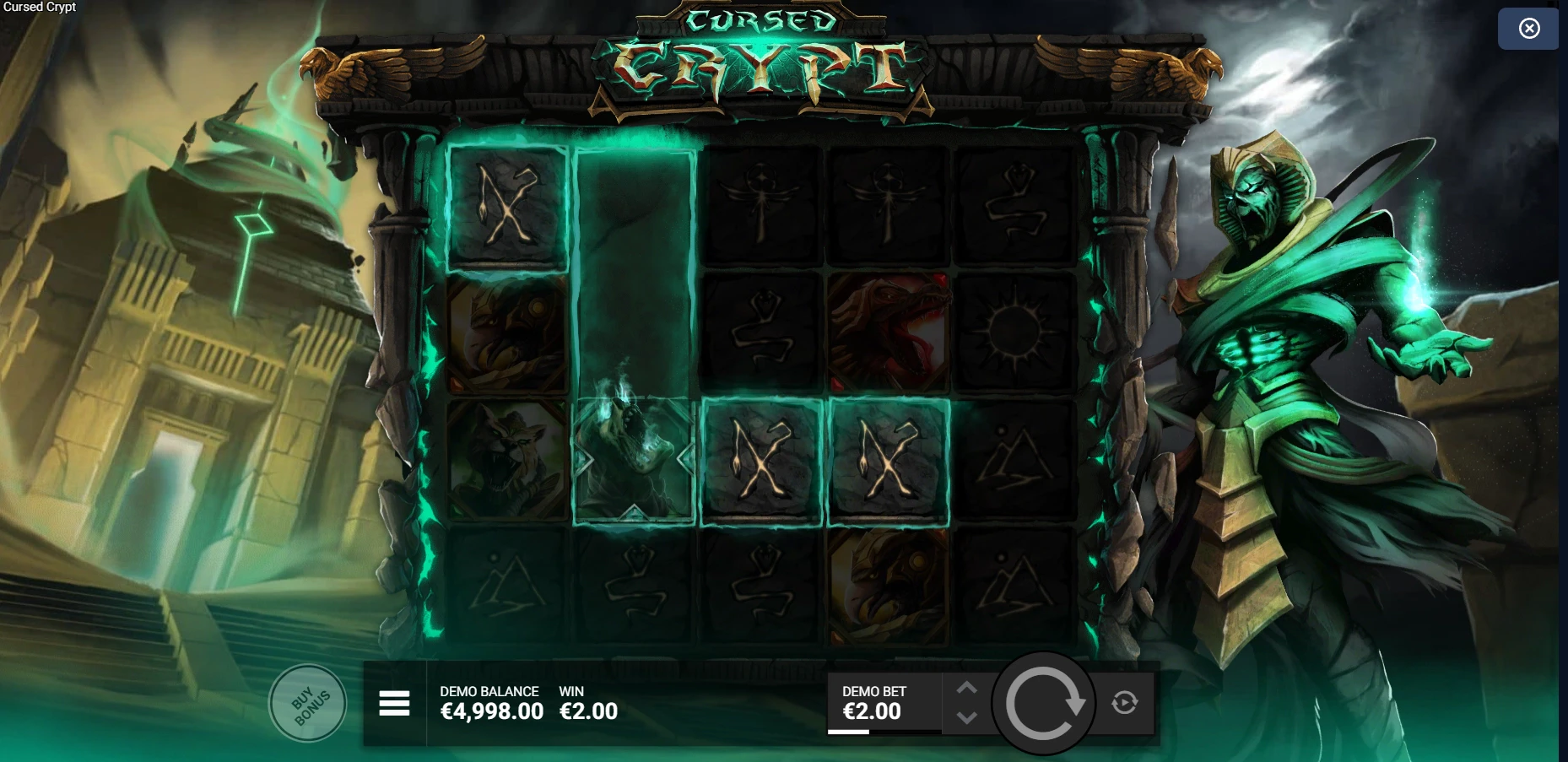Open the Buy Bonus feature
The height and width of the screenshot is (762, 1568).
click(x=308, y=704)
